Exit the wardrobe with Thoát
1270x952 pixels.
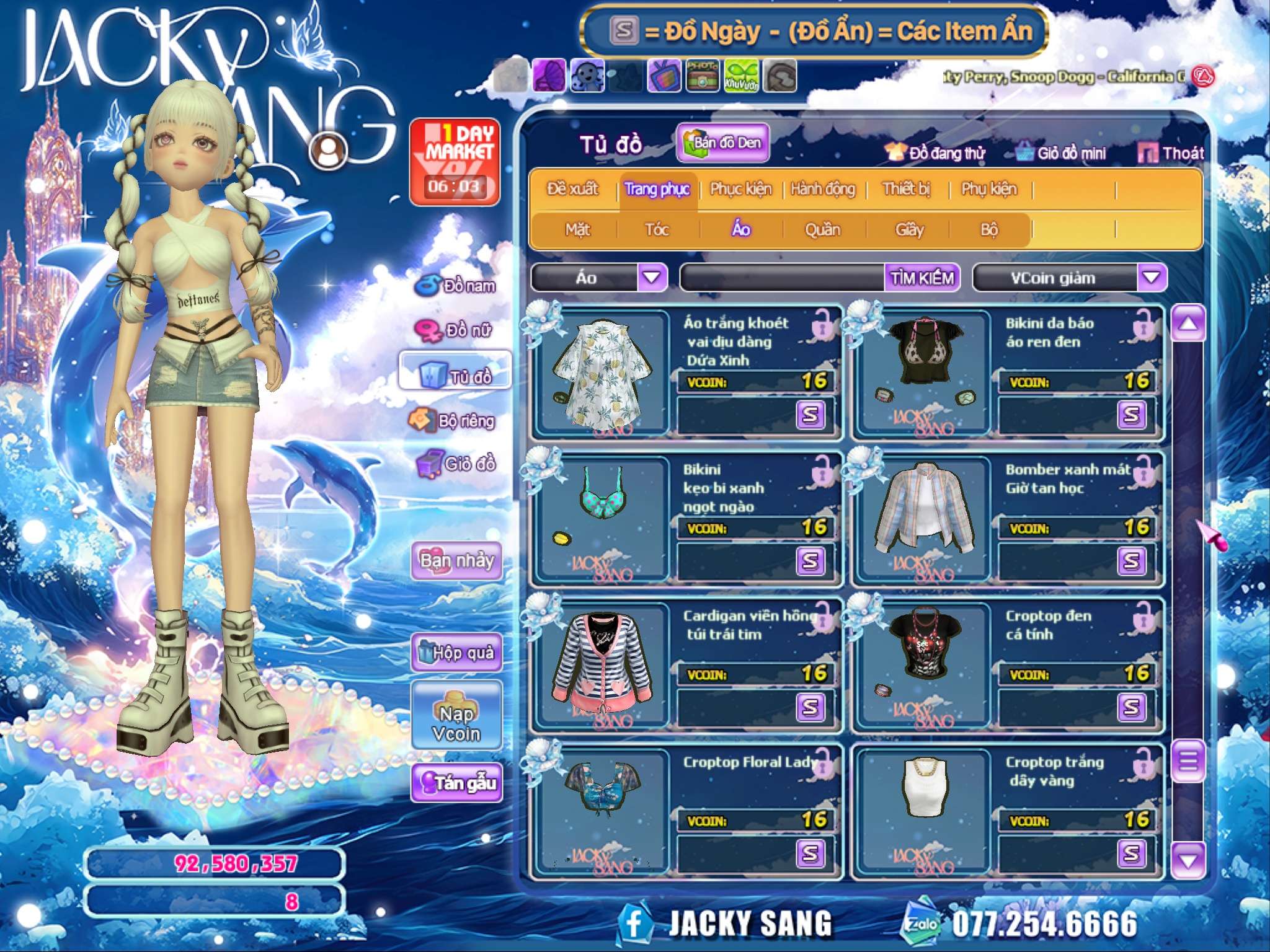[x=1172, y=153]
